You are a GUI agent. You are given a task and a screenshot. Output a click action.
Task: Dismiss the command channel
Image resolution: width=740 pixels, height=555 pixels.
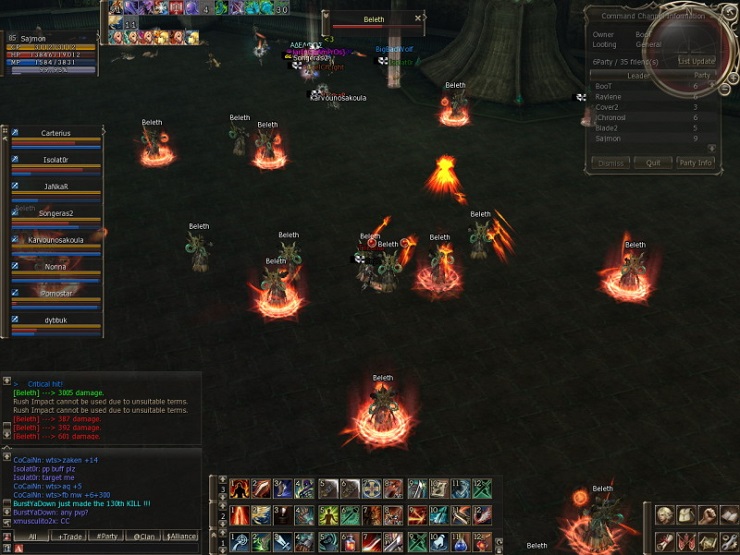tap(610, 162)
